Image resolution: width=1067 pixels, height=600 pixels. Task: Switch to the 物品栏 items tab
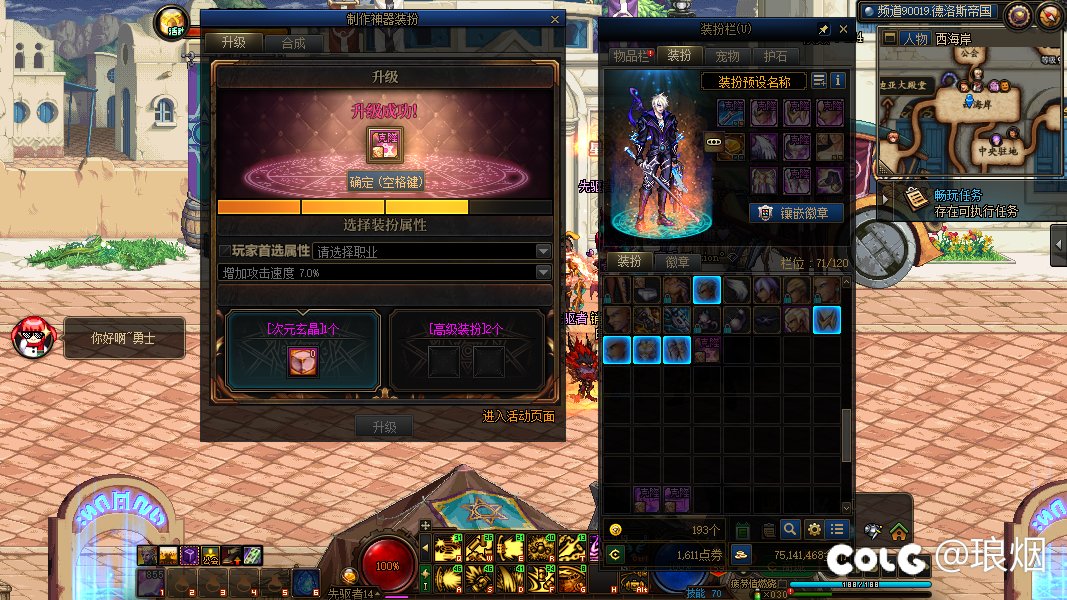(631, 56)
